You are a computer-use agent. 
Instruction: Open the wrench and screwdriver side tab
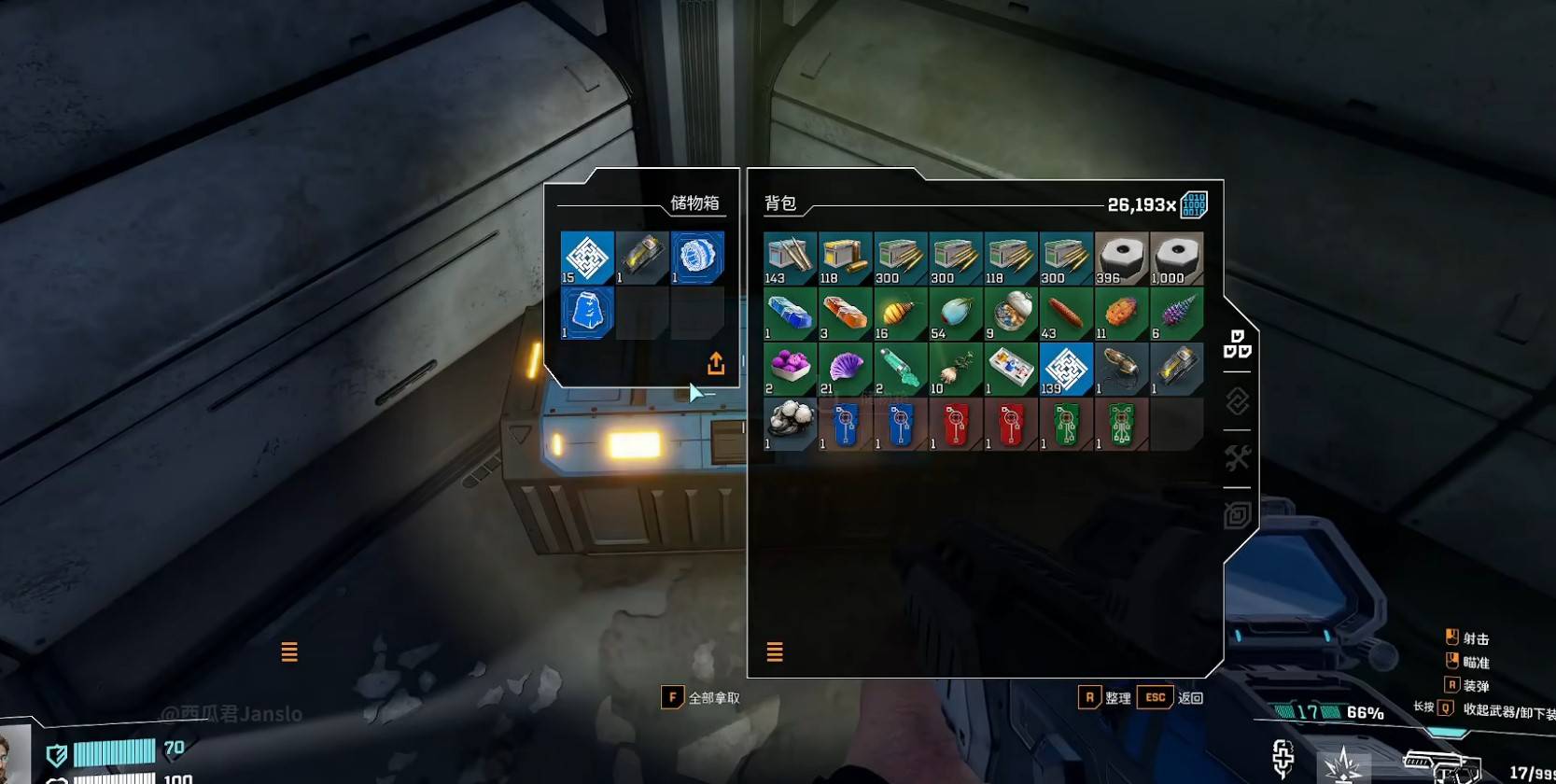coord(1238,458)
